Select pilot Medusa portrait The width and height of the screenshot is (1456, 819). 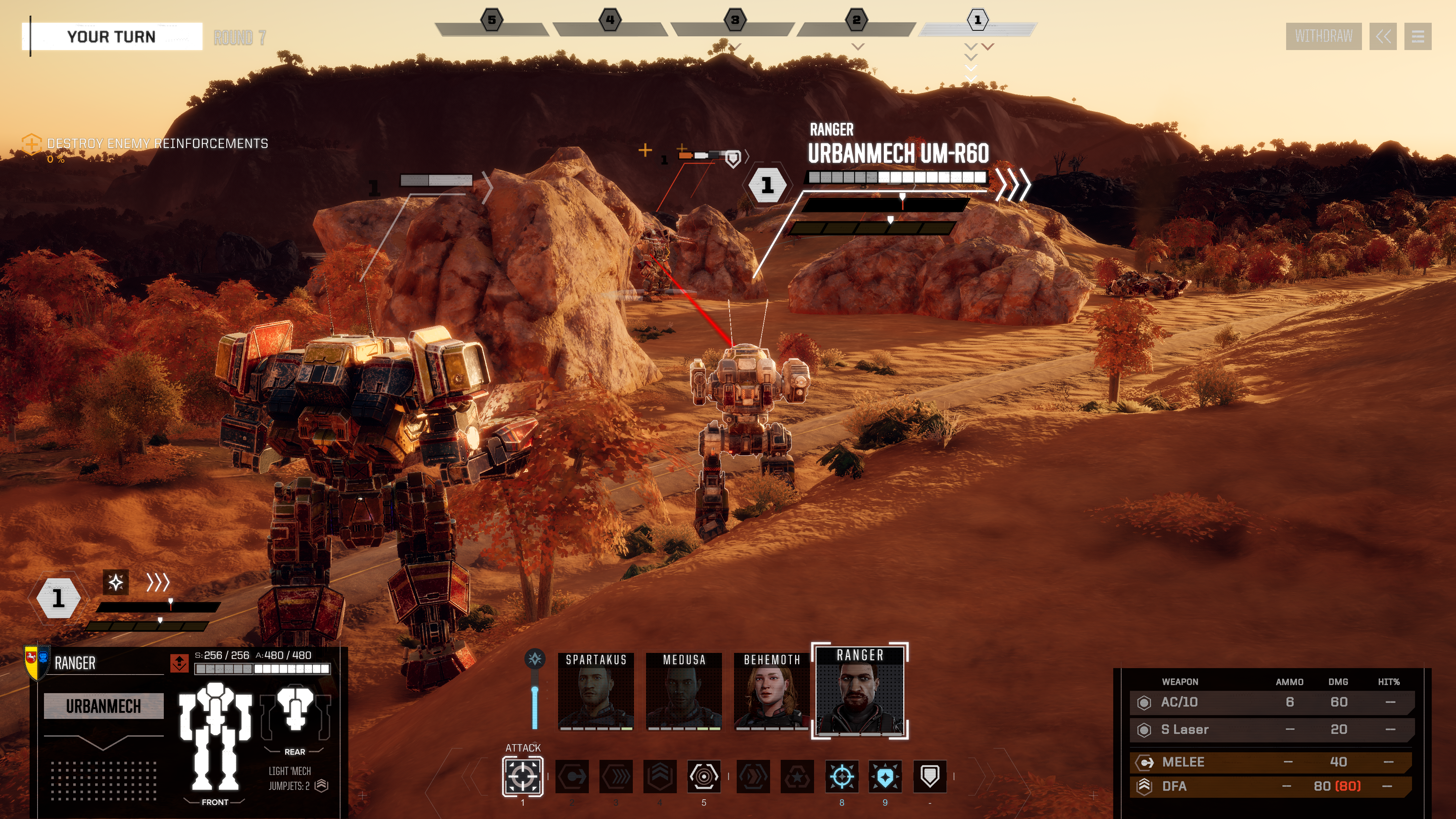684,691
